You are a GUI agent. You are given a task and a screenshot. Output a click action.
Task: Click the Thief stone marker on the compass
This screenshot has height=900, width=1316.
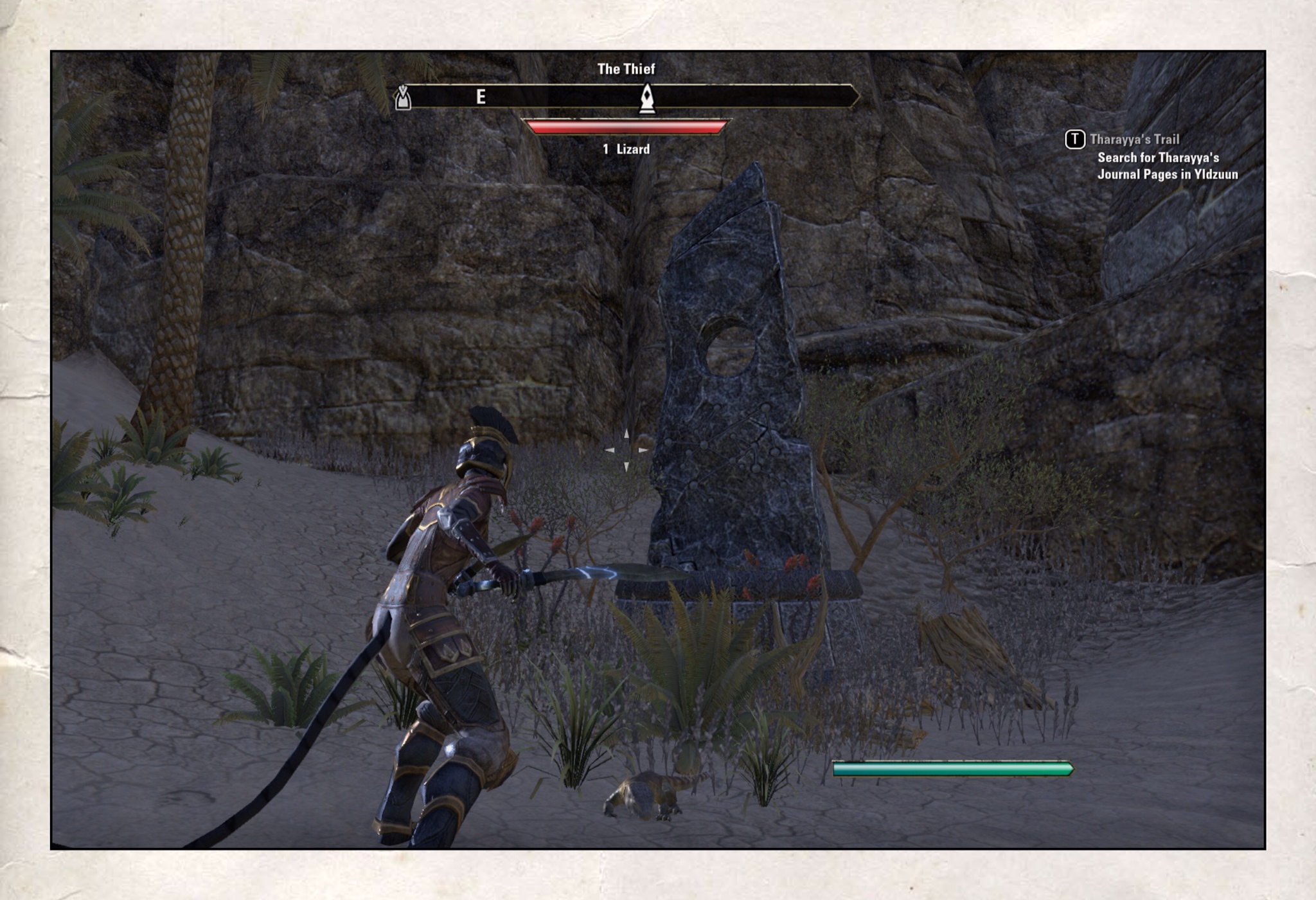click(647, 98)
